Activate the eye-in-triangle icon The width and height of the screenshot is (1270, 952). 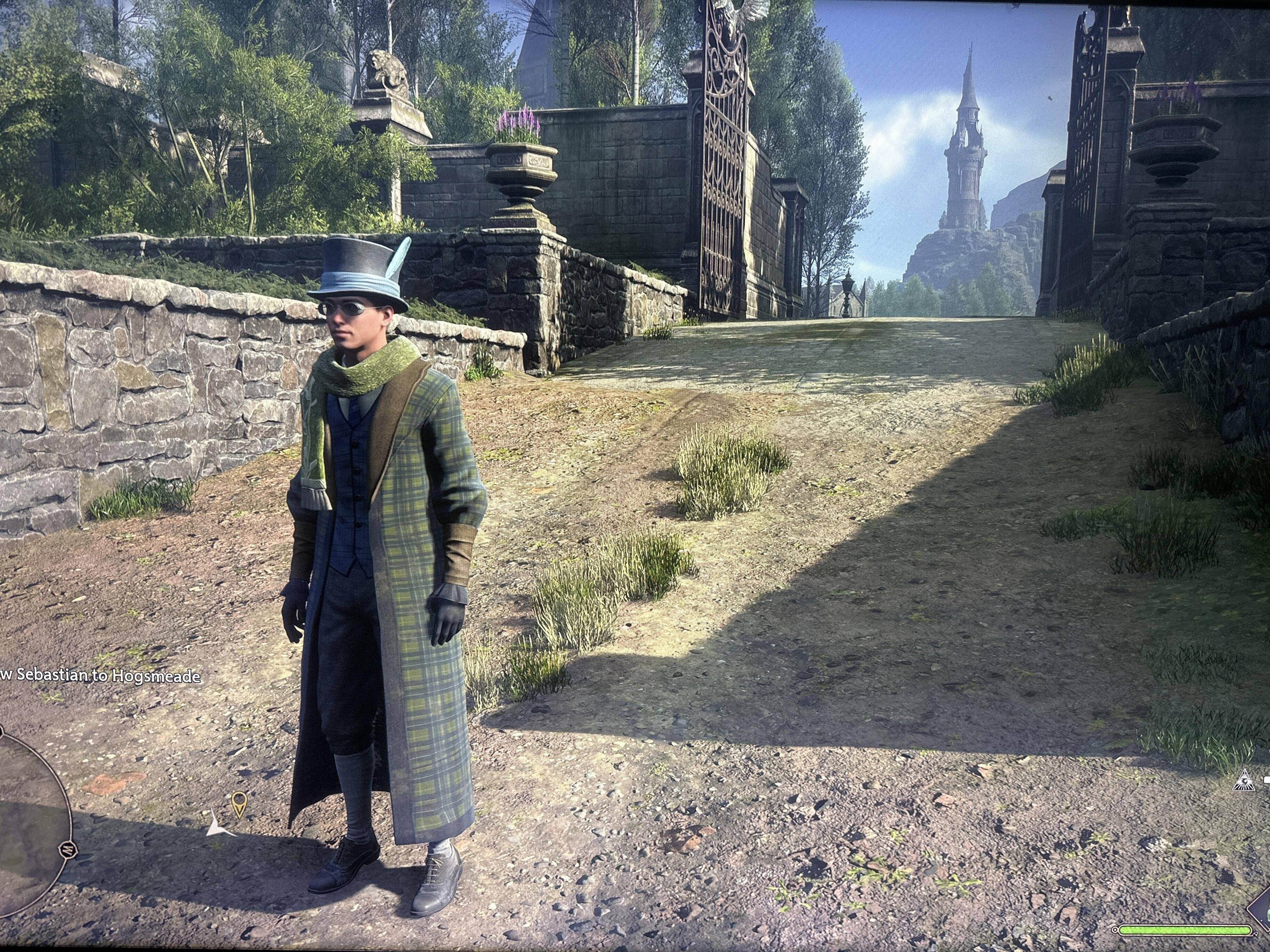point(1243,780)
